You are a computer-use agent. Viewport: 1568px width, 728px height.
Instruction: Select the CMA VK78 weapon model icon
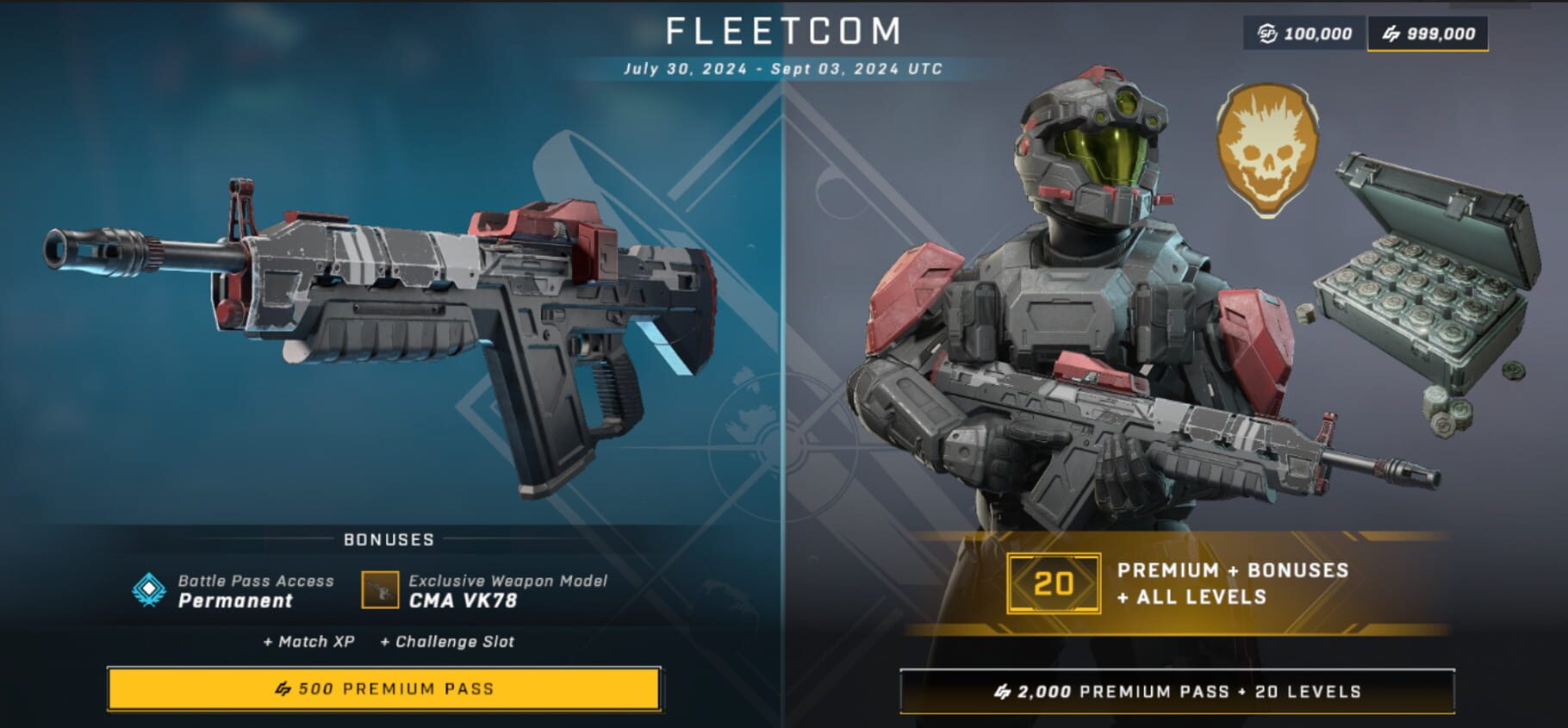tap(380, 590)
